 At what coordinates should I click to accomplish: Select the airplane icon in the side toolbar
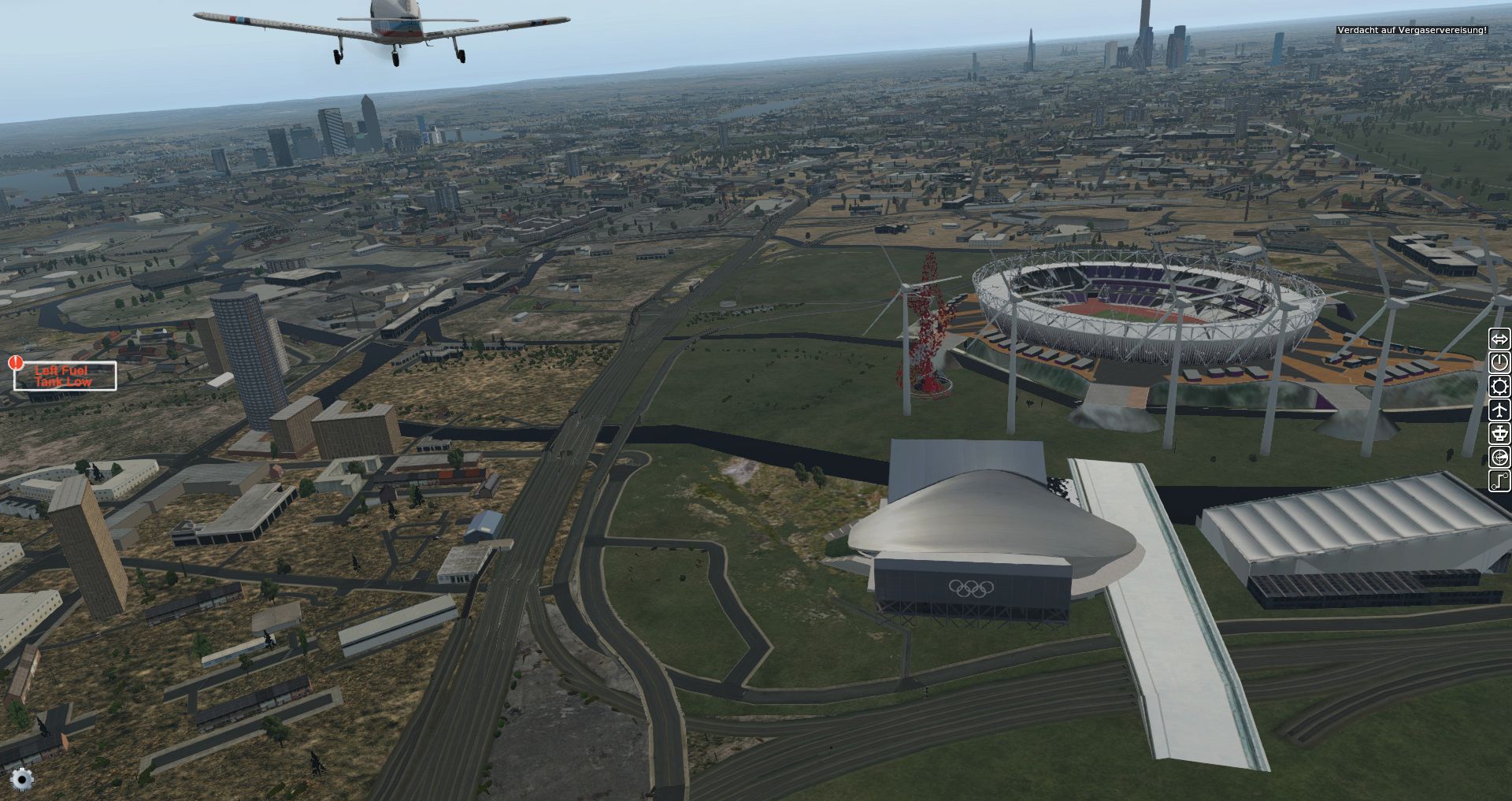[1499, 410]
